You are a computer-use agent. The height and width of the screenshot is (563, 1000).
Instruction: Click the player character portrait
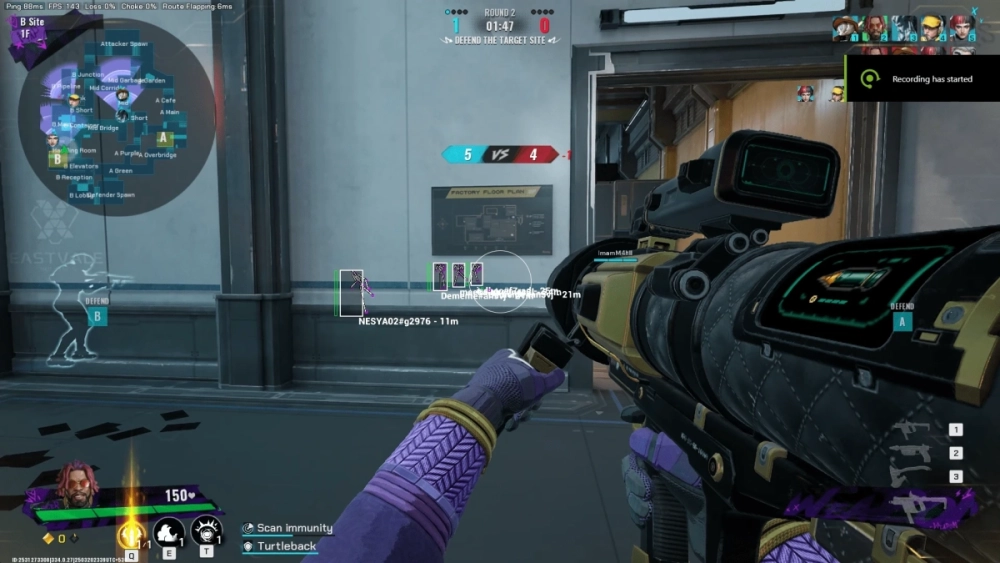pos(76,487)
